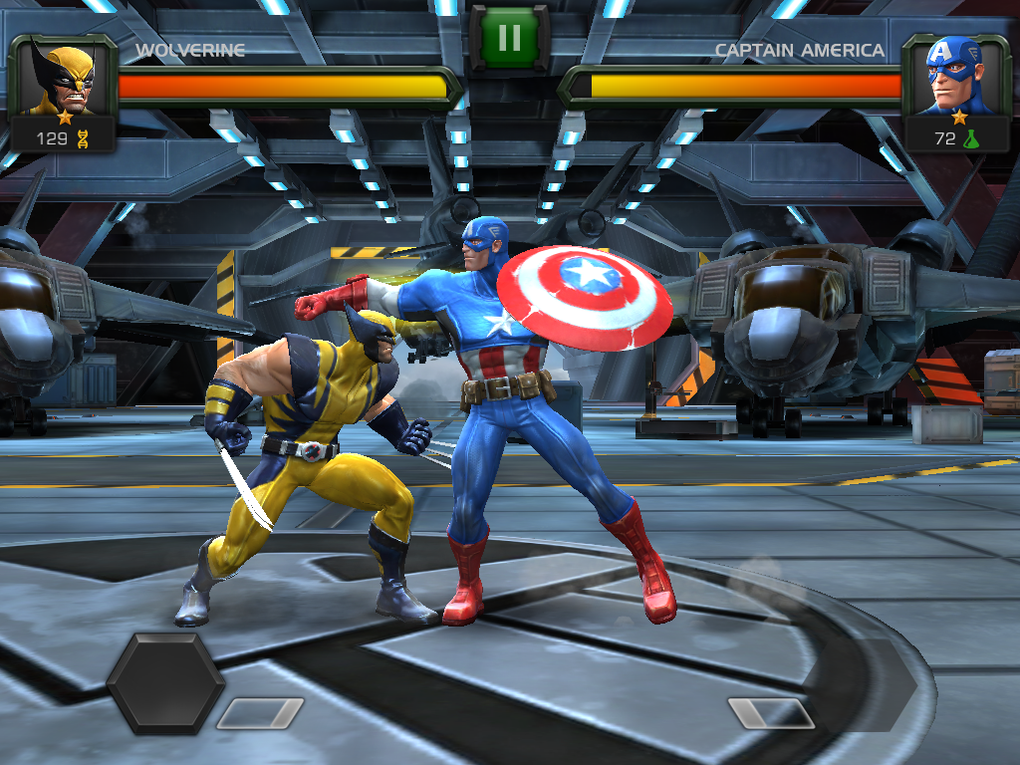This screenshot has width=1020, height=765.
Task: Pause the fight with the green button
Action: (x=509, y=38)
